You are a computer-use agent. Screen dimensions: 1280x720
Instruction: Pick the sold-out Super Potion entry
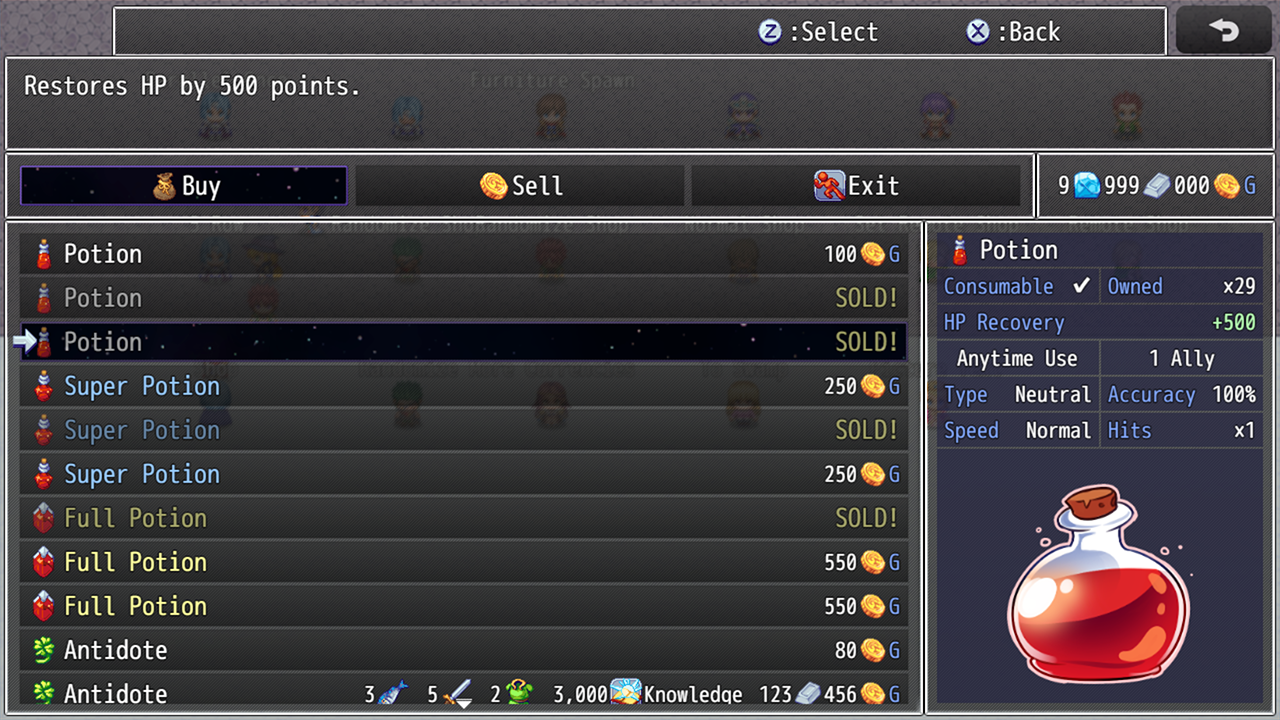(464, 430)
